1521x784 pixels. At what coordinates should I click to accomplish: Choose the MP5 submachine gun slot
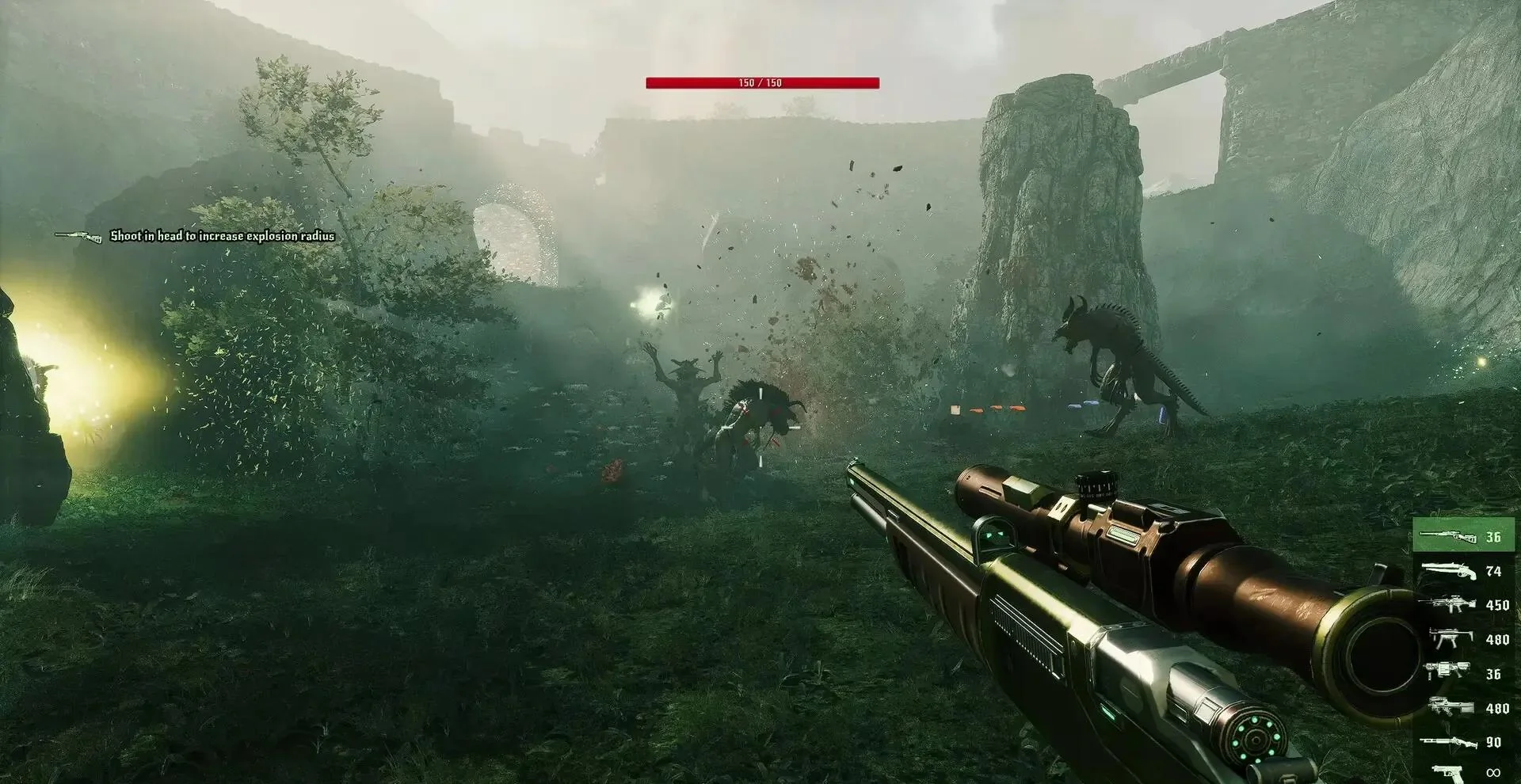[1463, 639]
